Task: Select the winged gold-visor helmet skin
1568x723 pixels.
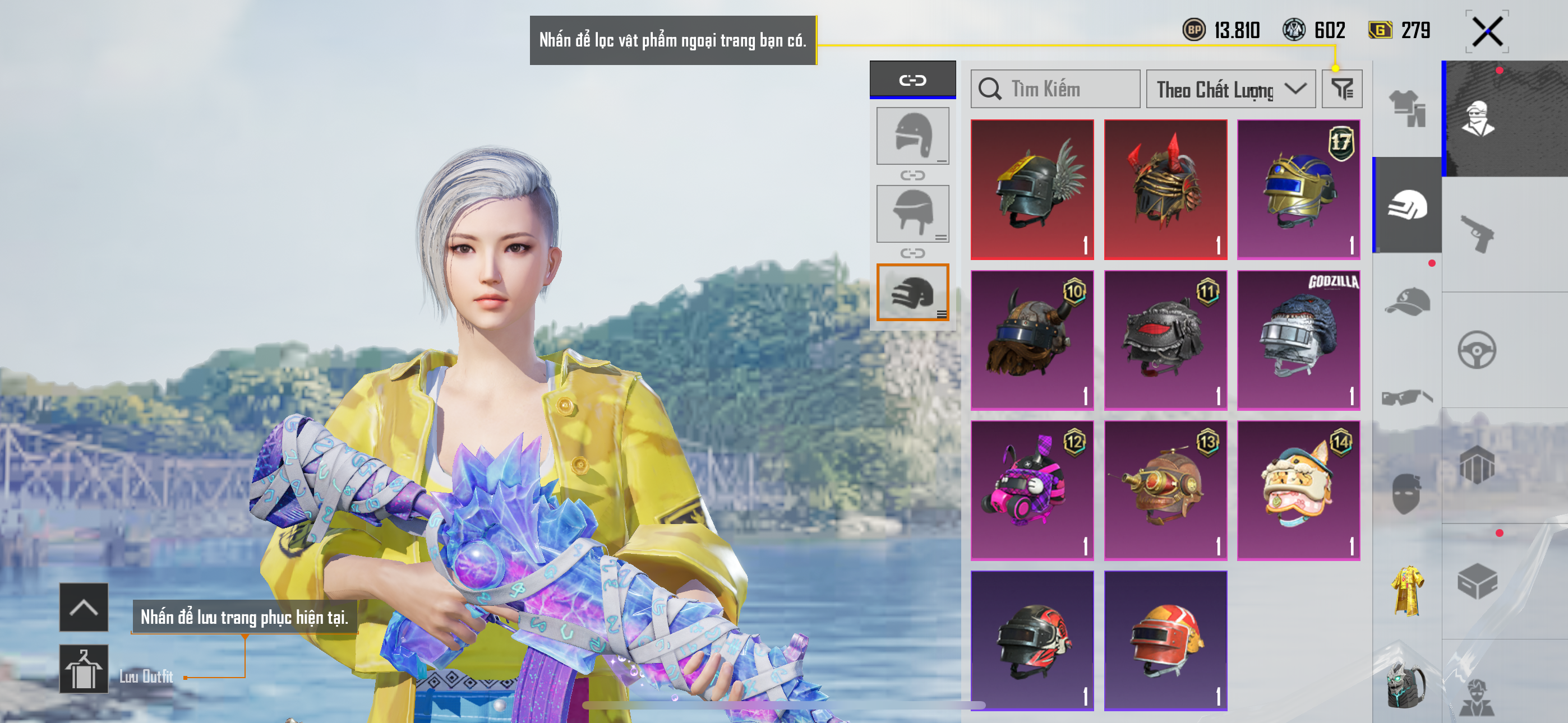Action: pyautogui.click(x=1032, y=189)
